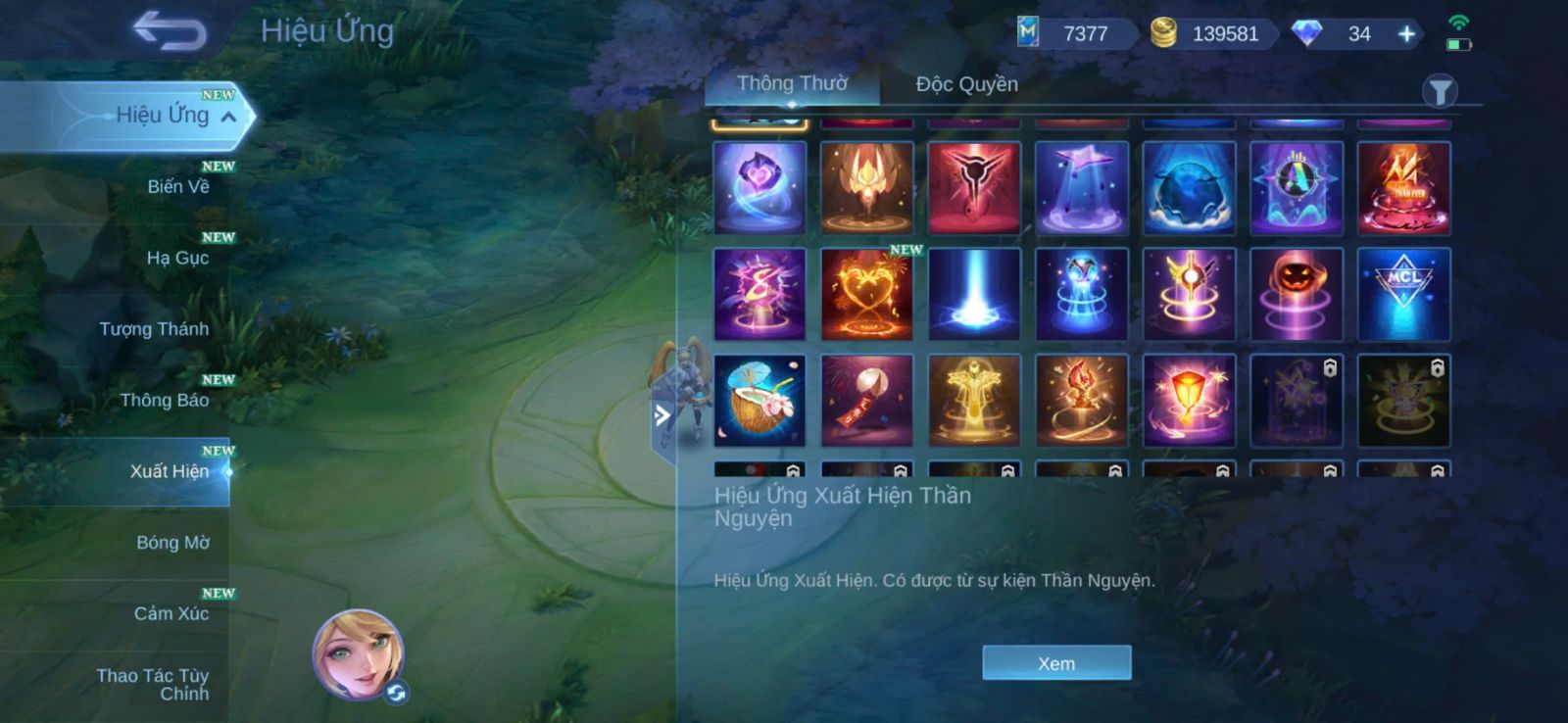Viewport: 1568px width, 723px height.
Task: Add diamonds with the plus button
Action: point(1406,34)
